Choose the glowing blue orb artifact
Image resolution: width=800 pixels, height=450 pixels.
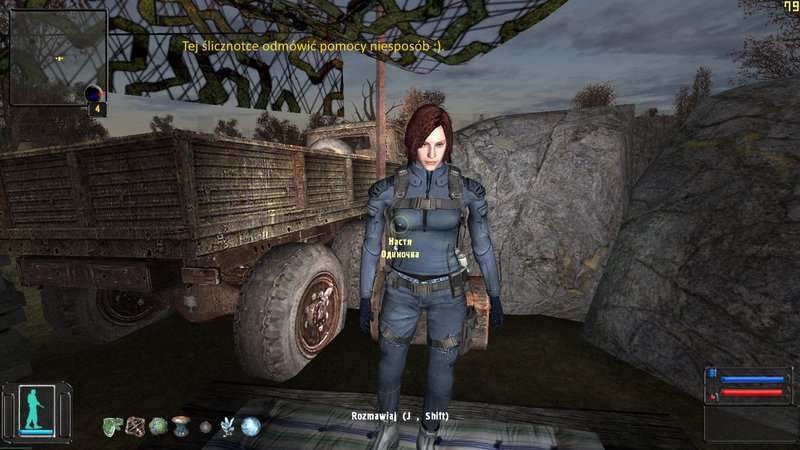250,426
